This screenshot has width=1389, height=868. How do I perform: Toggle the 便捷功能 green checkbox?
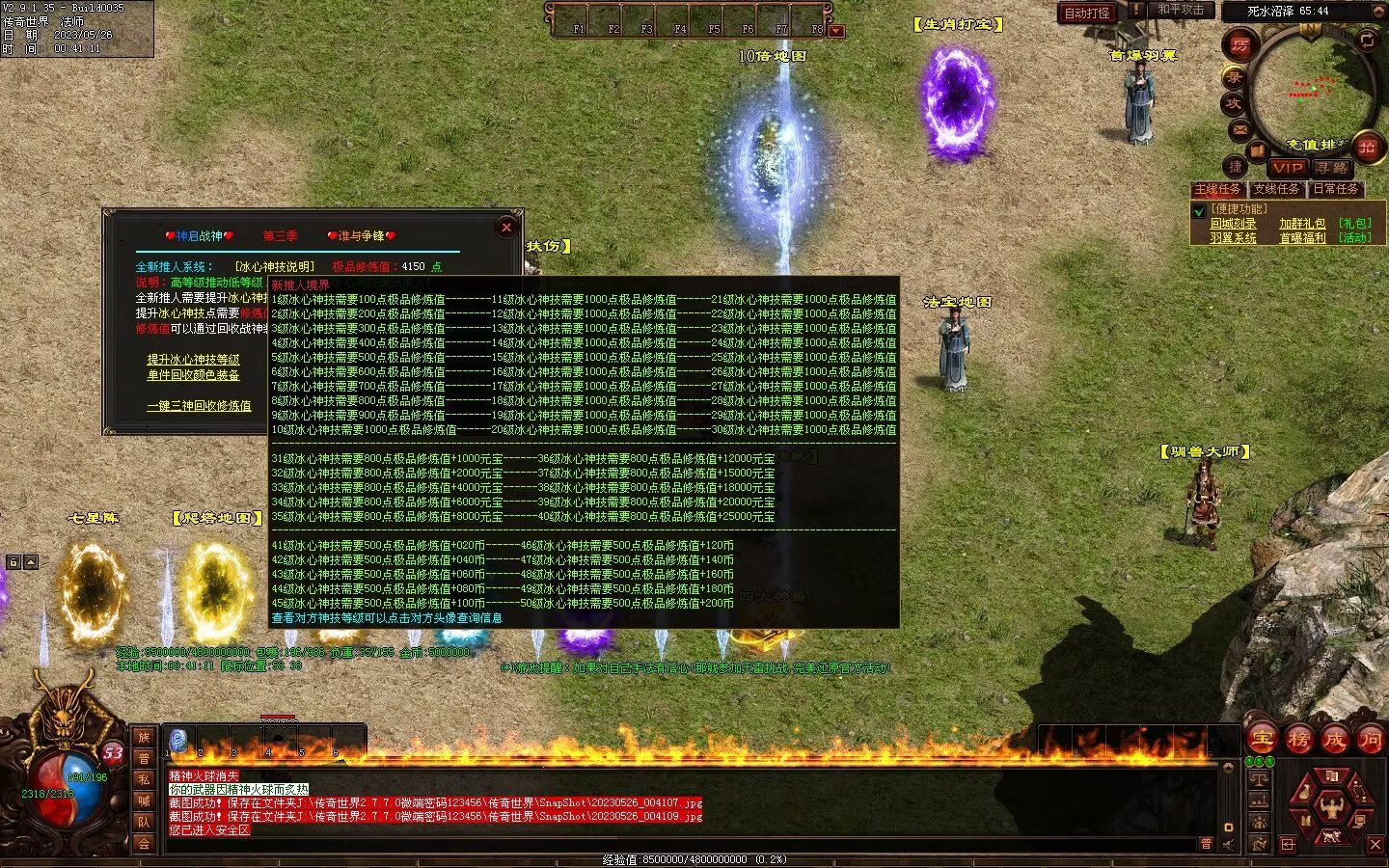click(x=1199, y=210)
